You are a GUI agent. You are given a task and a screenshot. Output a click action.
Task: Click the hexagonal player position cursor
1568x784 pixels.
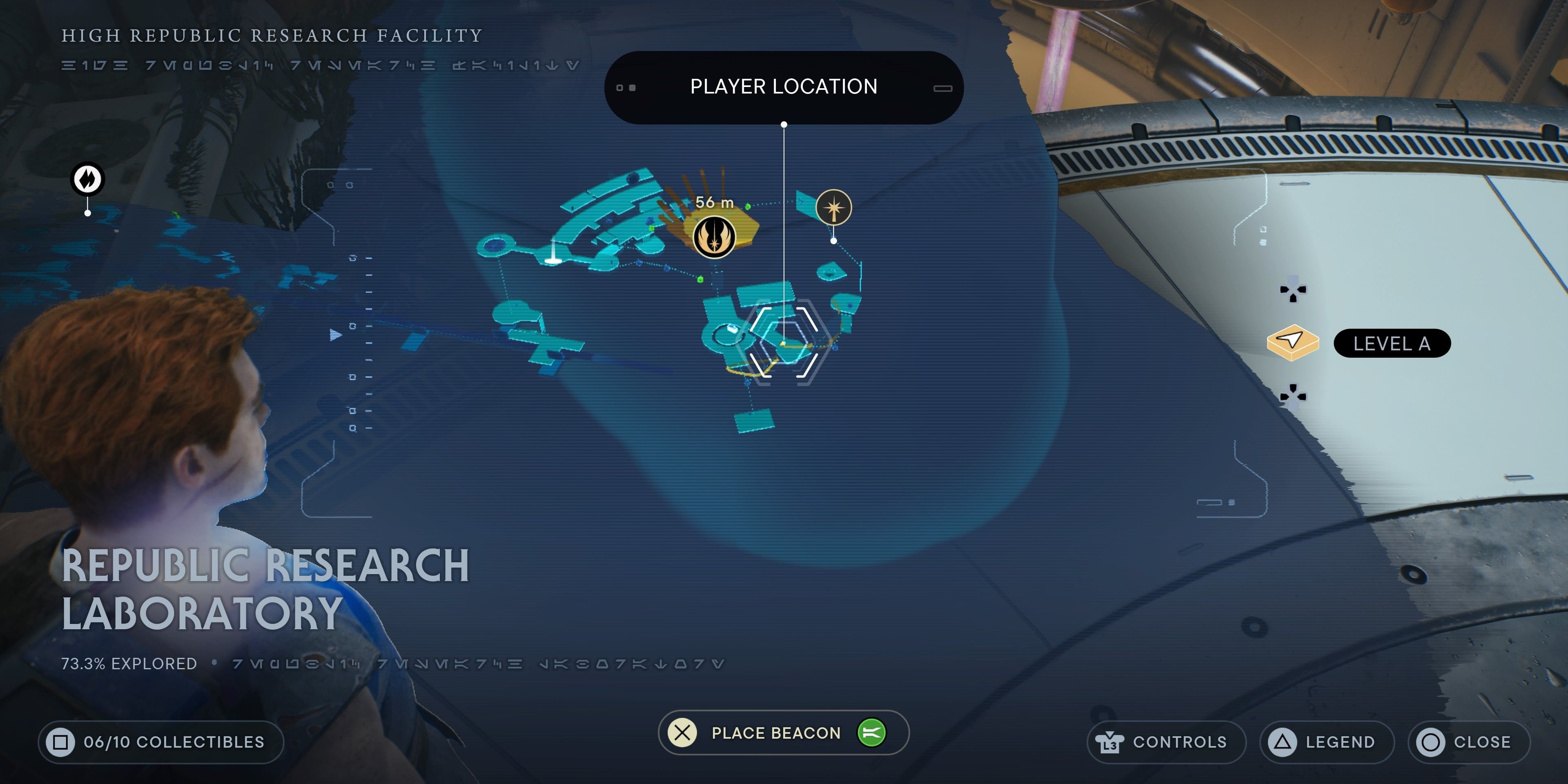click(x=784, y=342)
